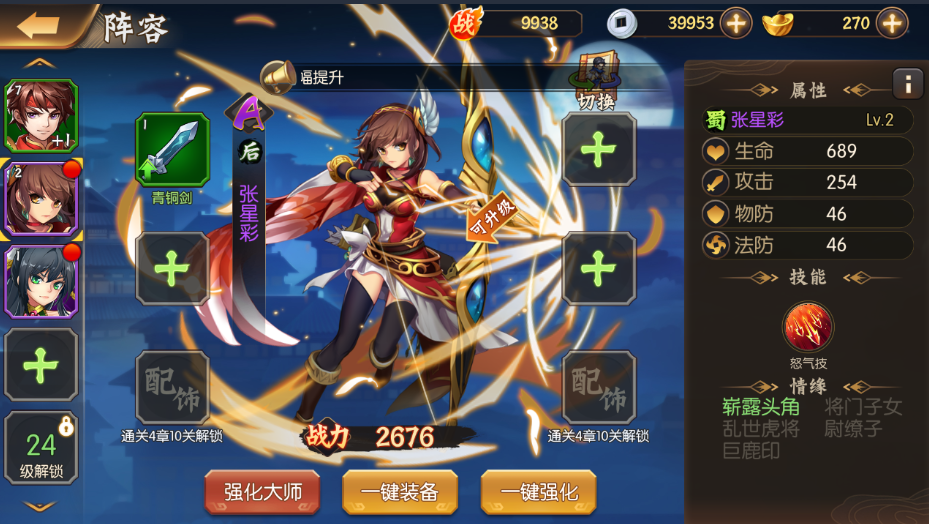Screen dimensions: 929x524
Task: Open the 强化大师 enhancement master
Action: click(262, 492)
